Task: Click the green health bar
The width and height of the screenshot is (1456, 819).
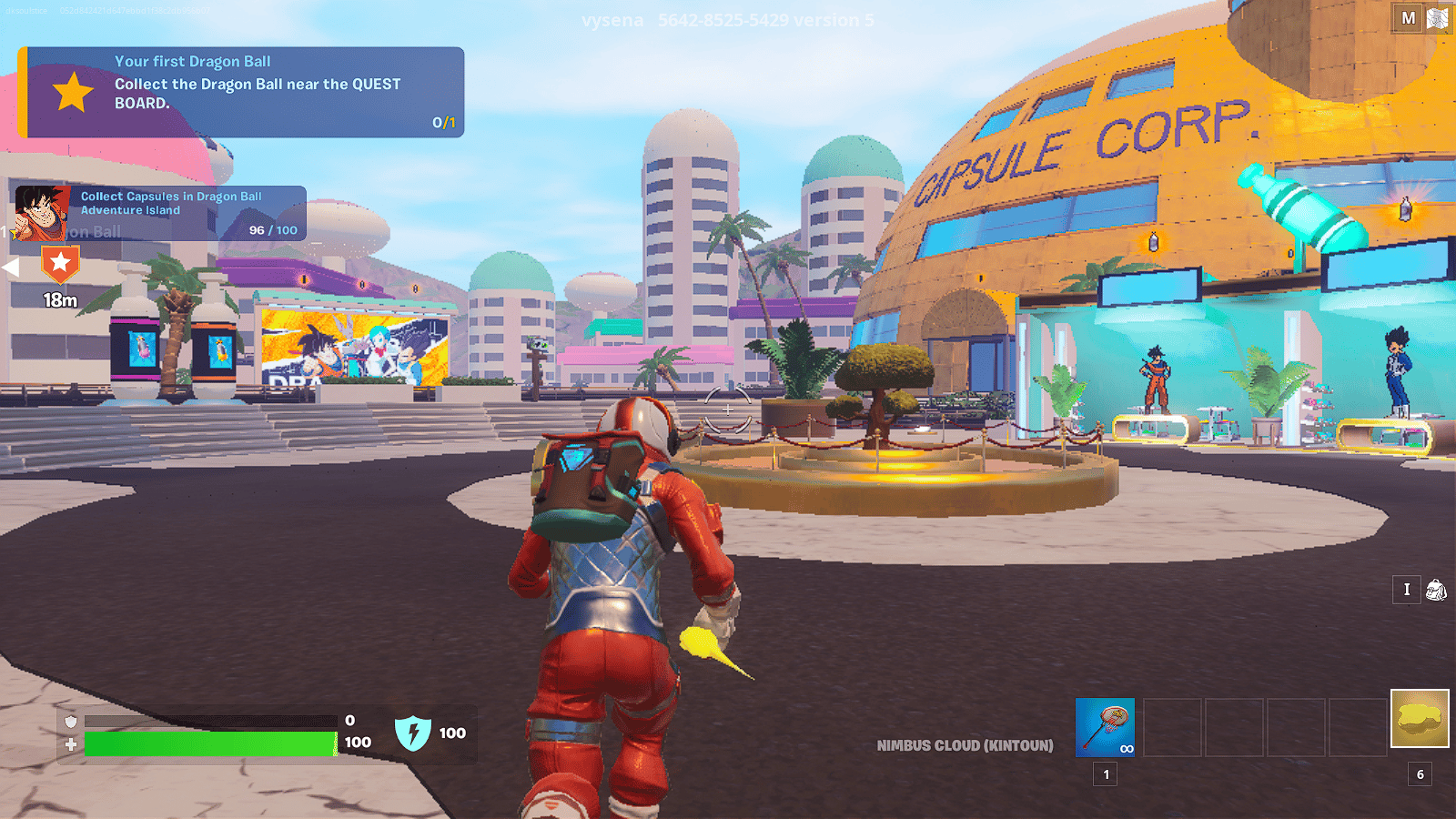Action: point(209,743)
